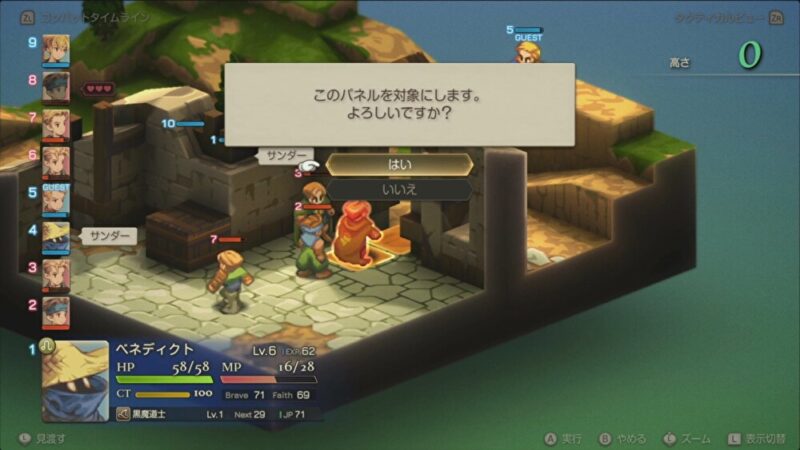Viewport: 800px width, 450px height.
Task: Click the timeline portrait numbered 6
Action: (56, 162)
